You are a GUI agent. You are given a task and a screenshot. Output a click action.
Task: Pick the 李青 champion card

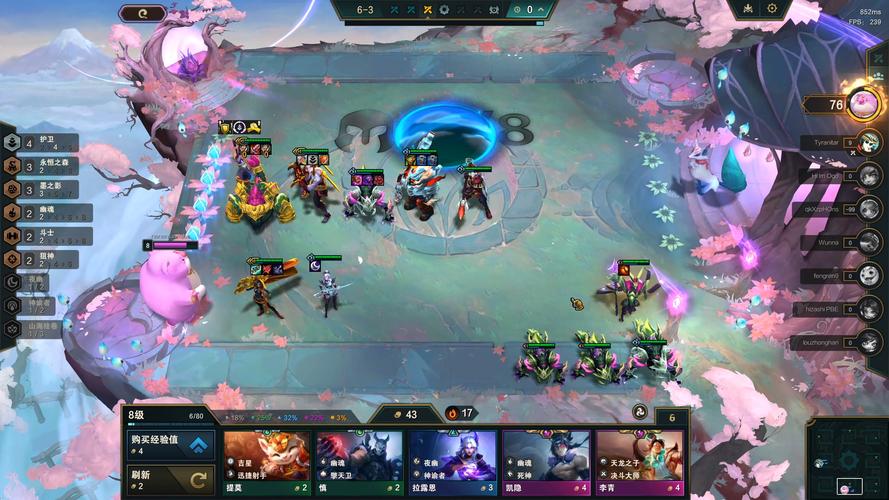[x=640, y=463]
